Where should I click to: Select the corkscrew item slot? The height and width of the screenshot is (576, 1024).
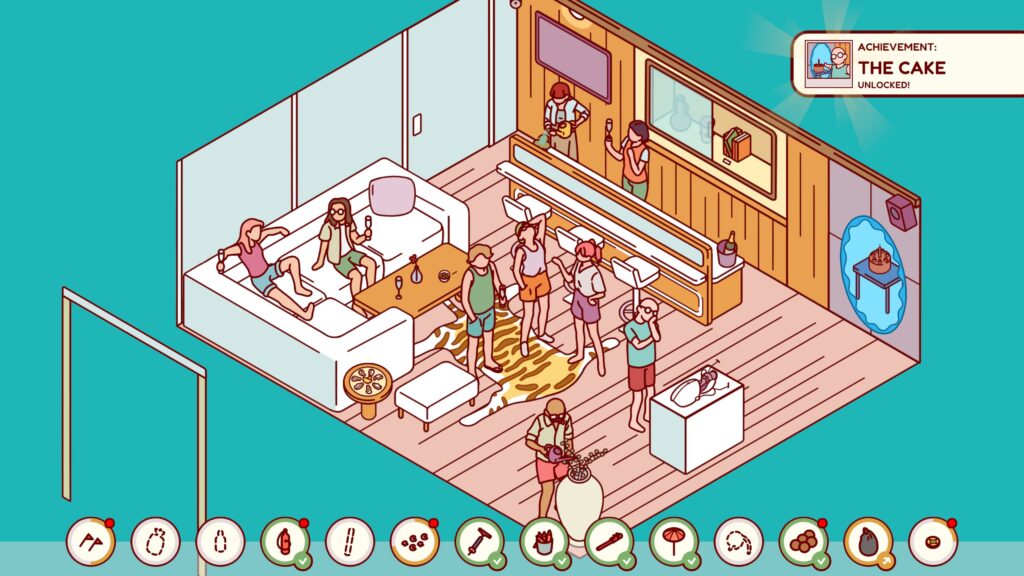(479, 541)
